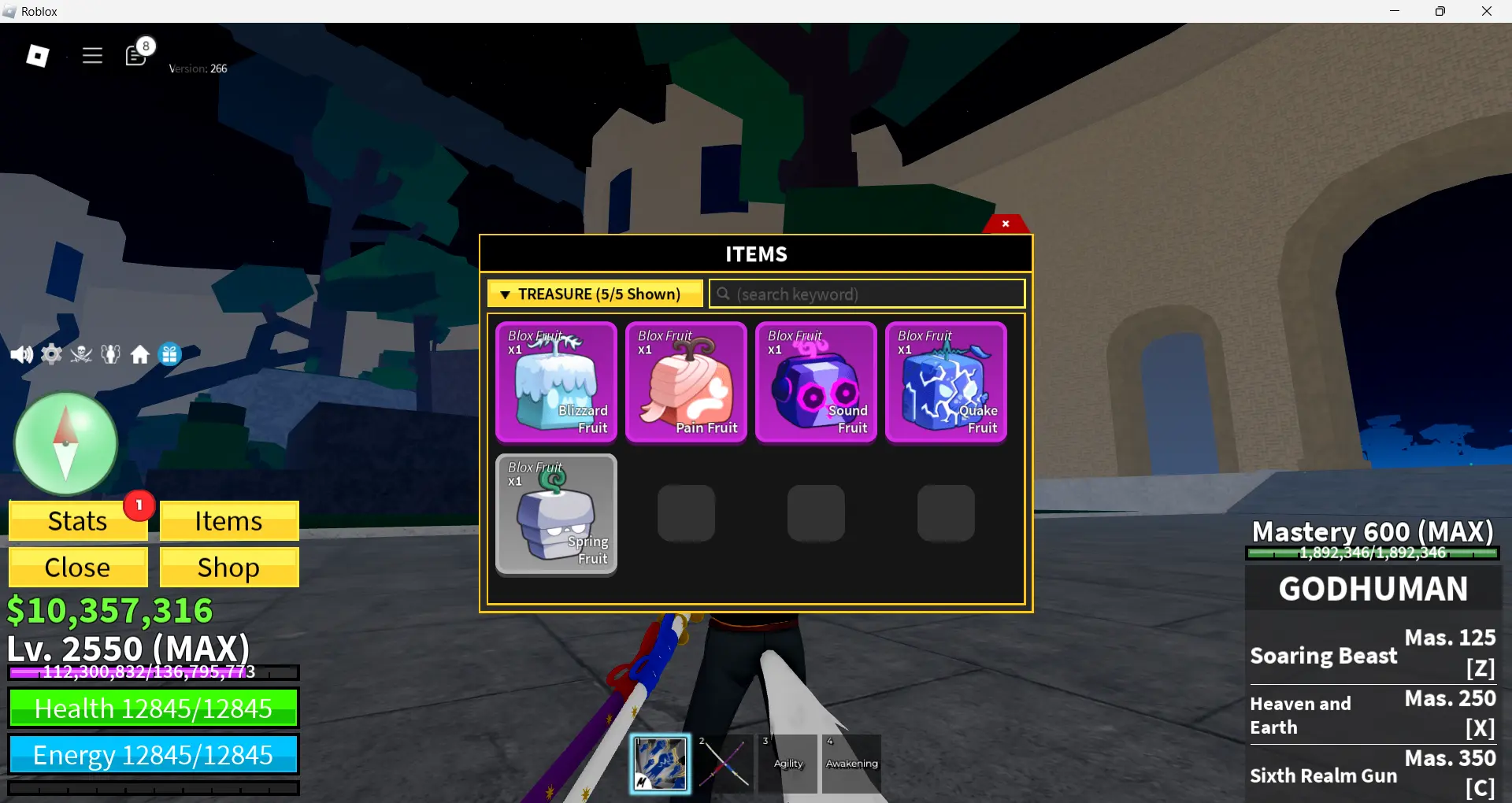1512x803 pixels.
Task: Open rewards via the blue gift icon
Action: pos(170,354)
